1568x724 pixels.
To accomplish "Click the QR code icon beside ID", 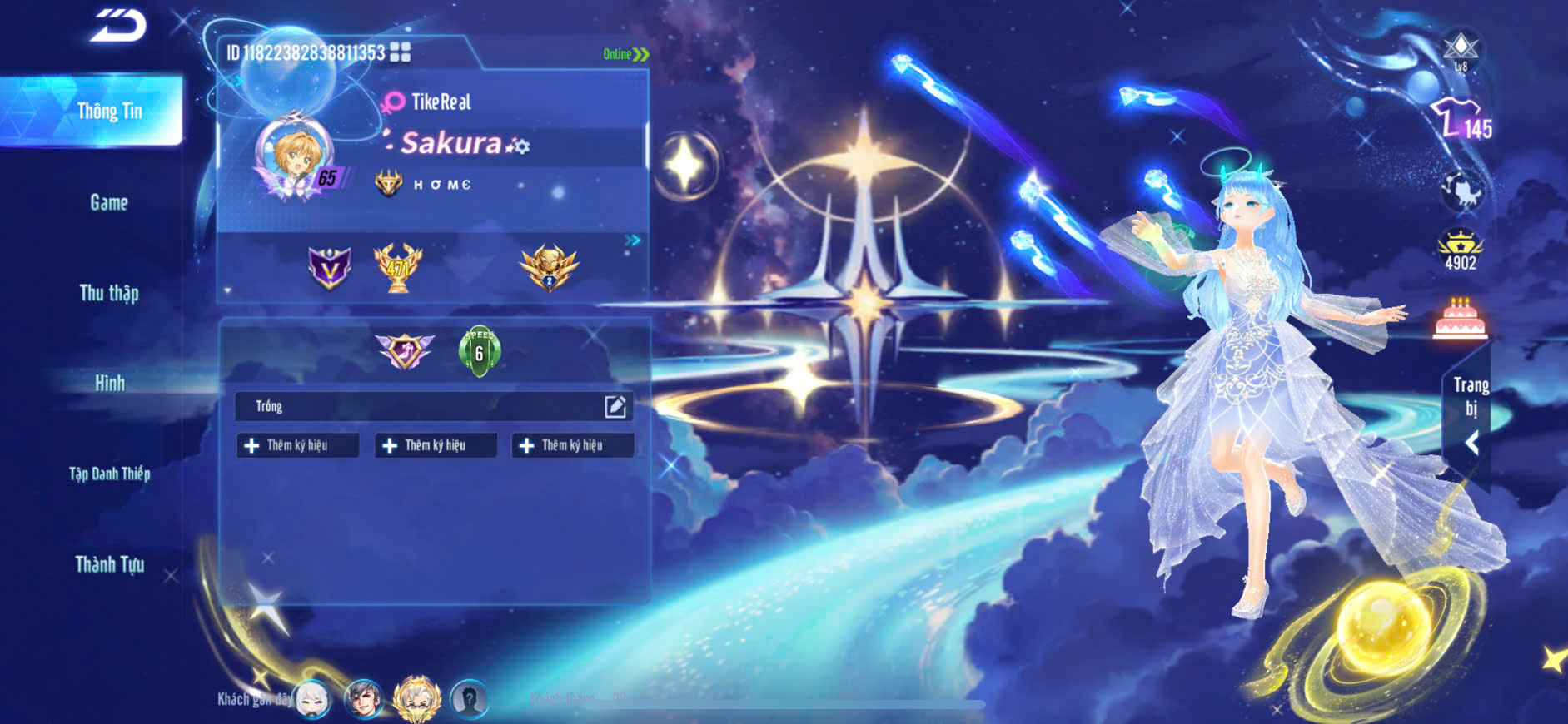I will (401, 52).
